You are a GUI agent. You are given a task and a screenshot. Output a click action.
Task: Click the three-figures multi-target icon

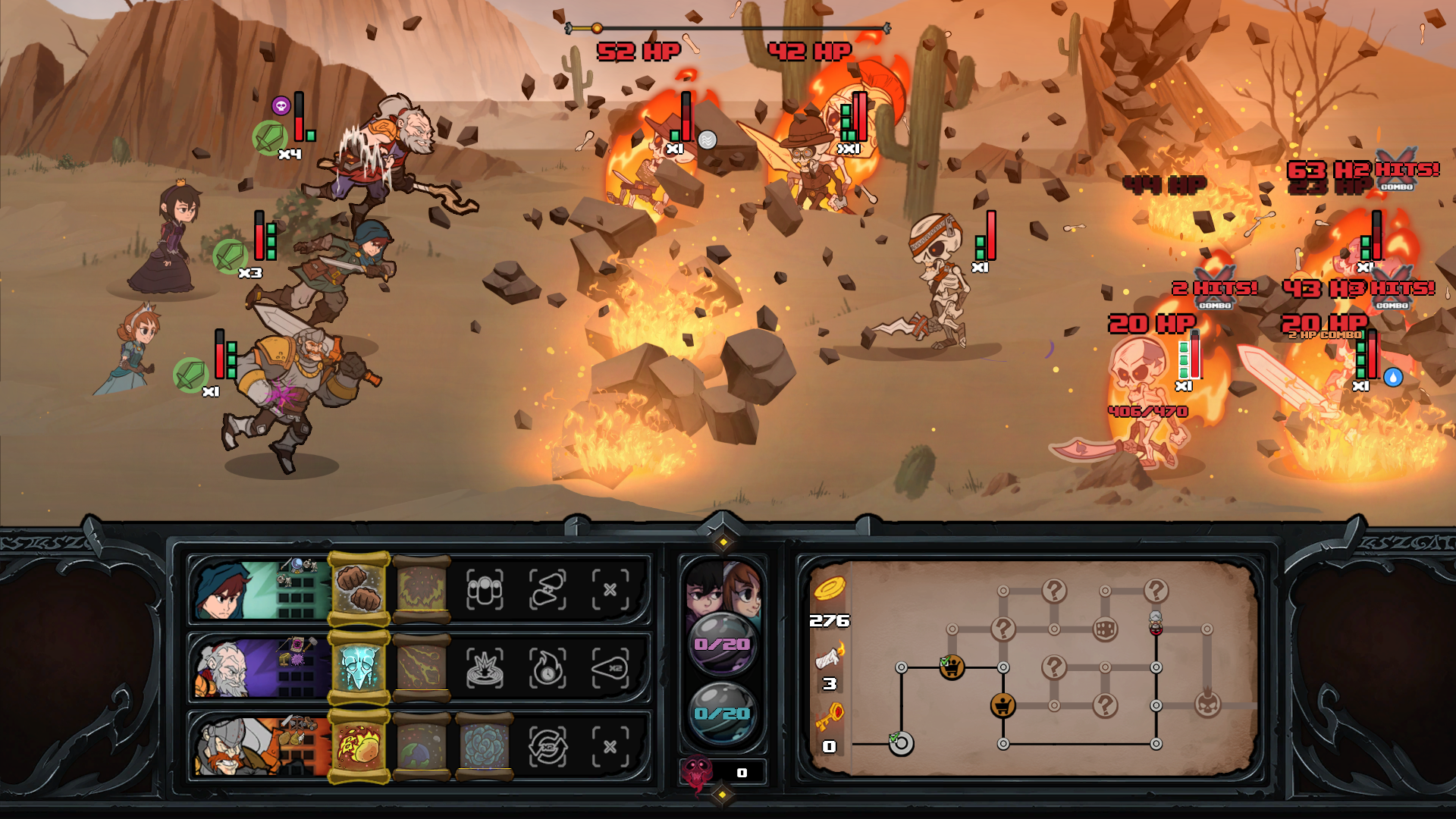485,590
